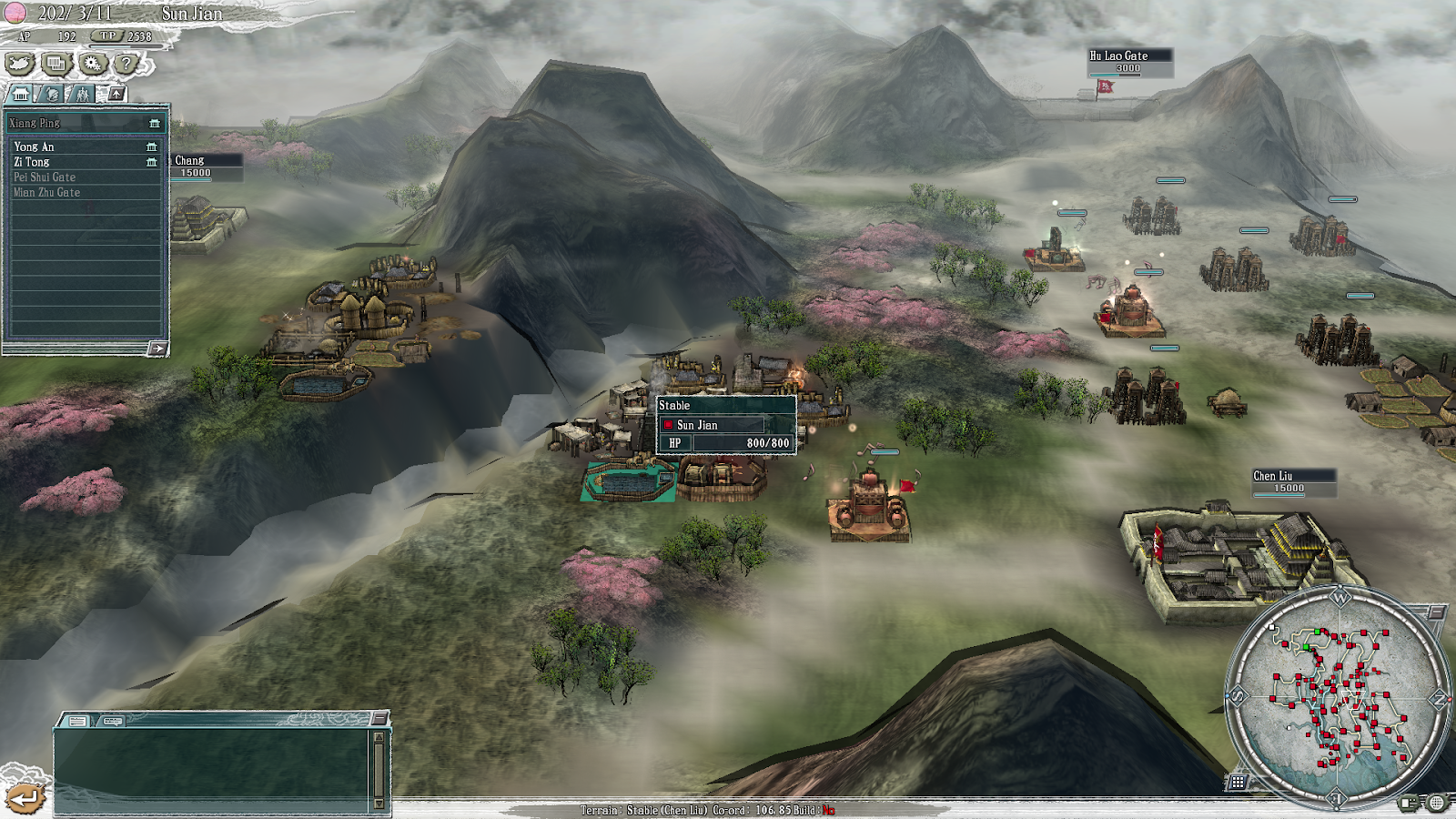
Task: Minimize the message log panel
Action: [x=379, y=719]
